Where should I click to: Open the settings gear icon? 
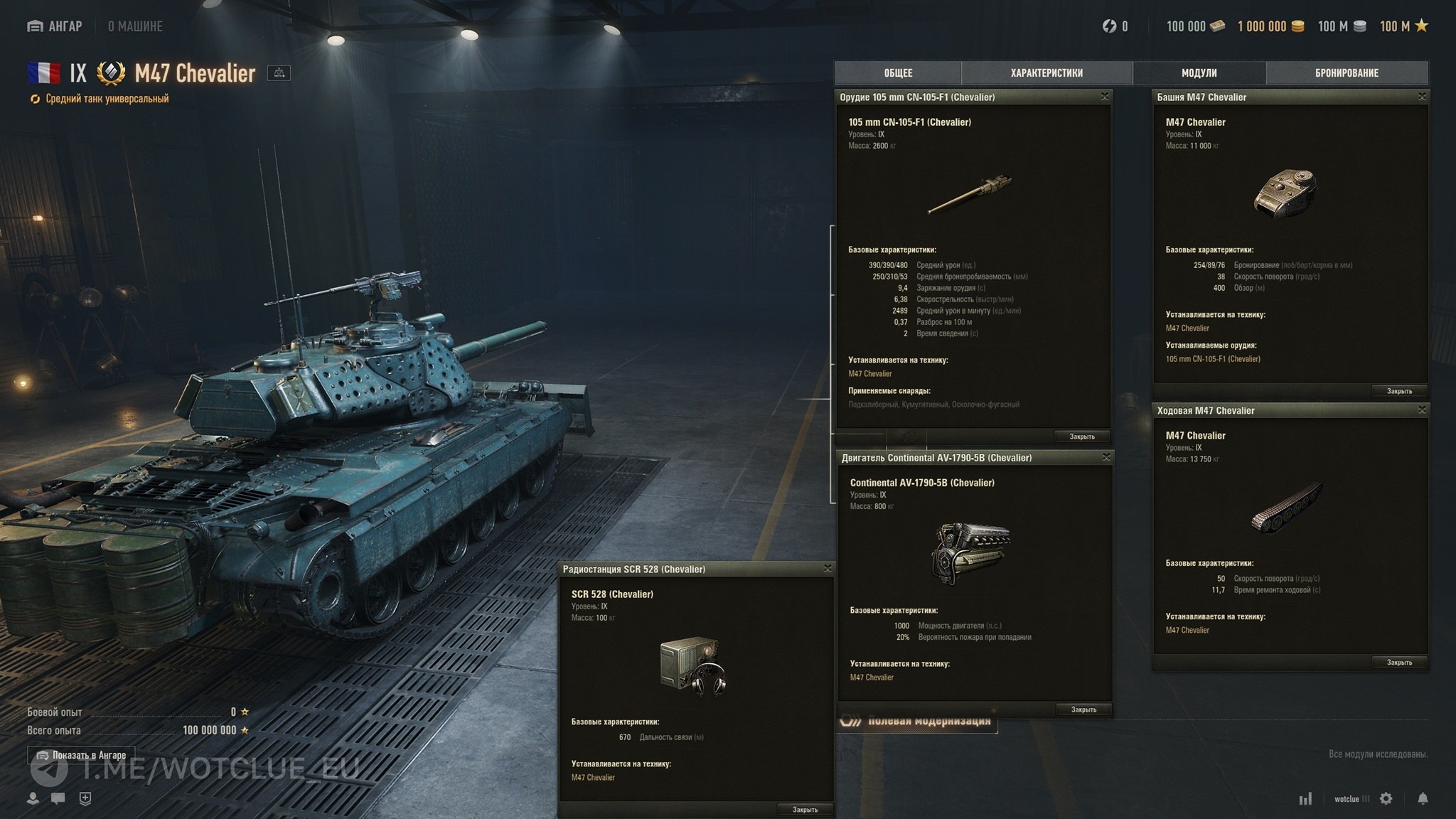point(1386,798)
